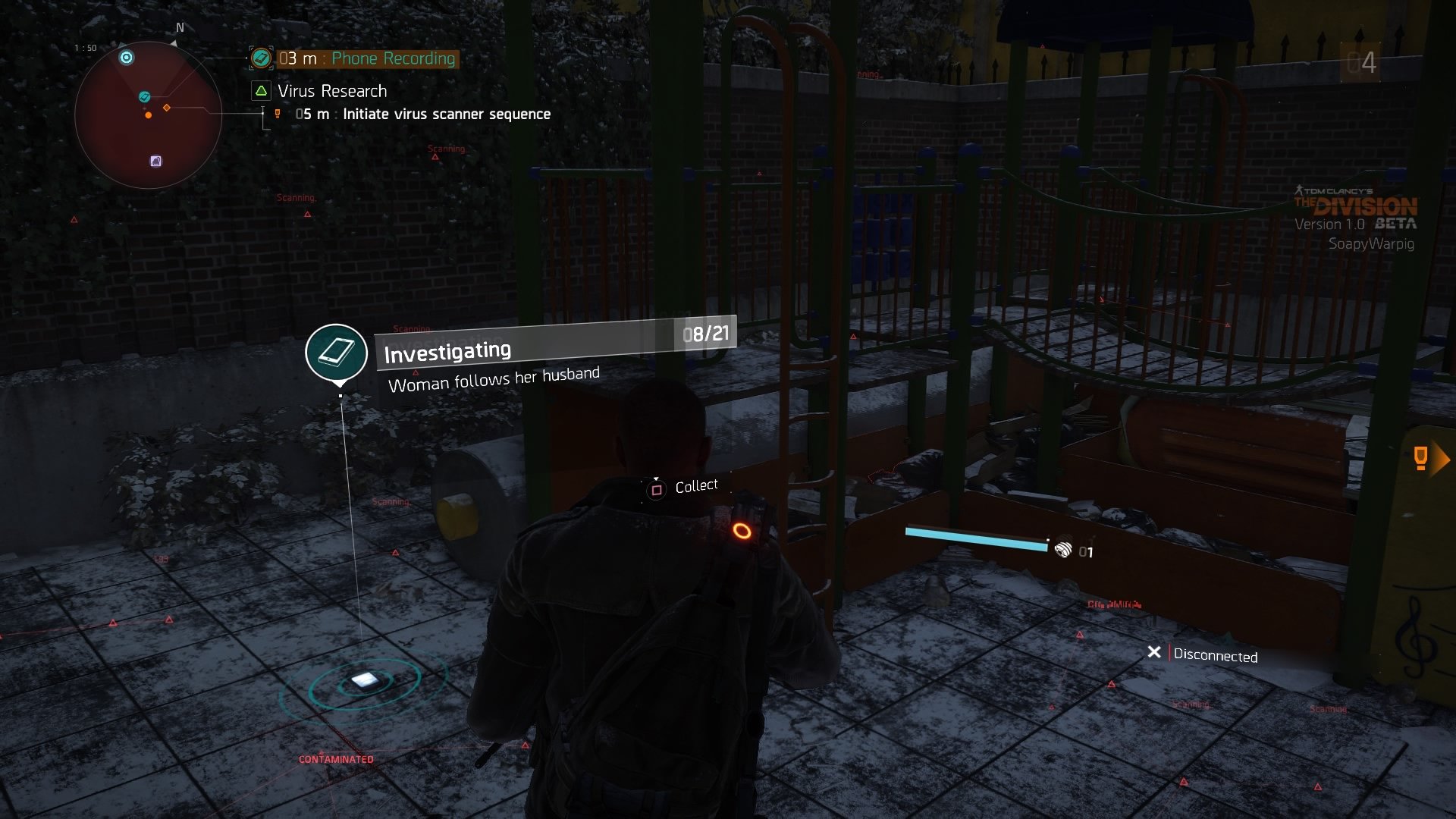Open the circular minimap

pos(148,115)
